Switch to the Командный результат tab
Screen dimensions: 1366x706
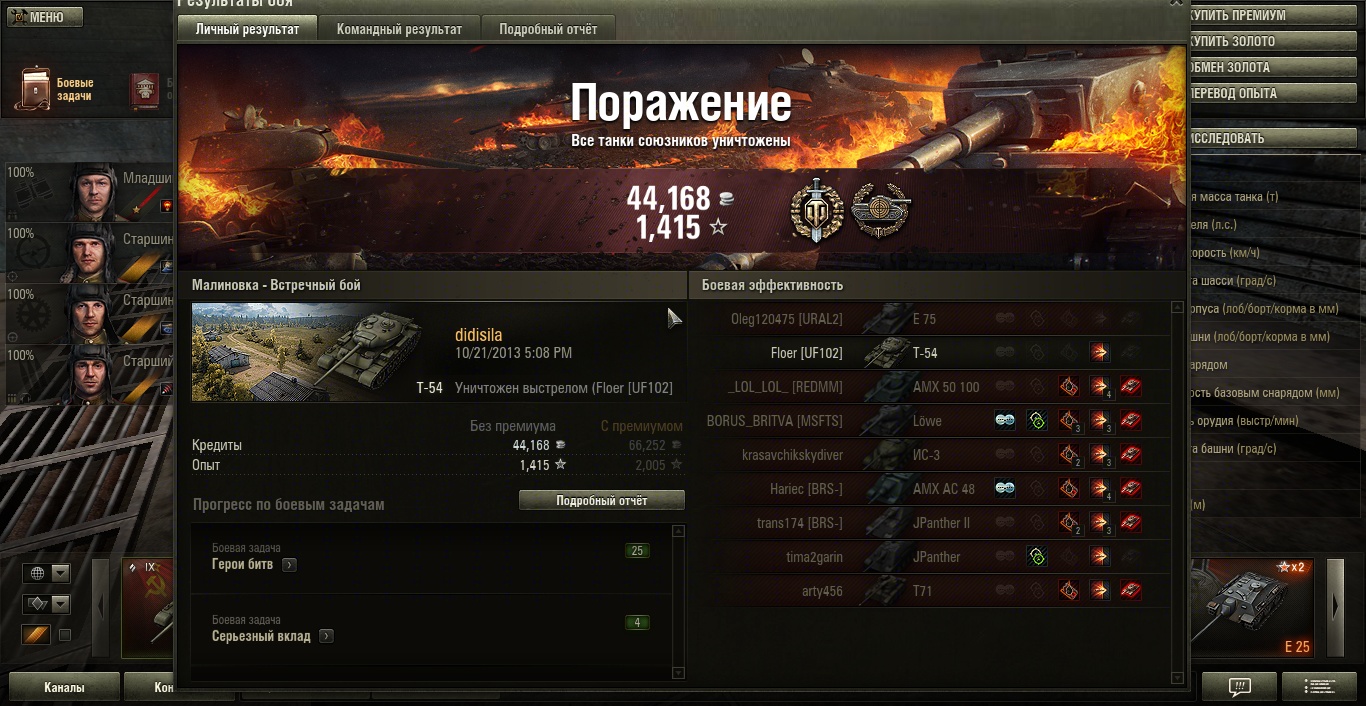(x=399, y=29)
